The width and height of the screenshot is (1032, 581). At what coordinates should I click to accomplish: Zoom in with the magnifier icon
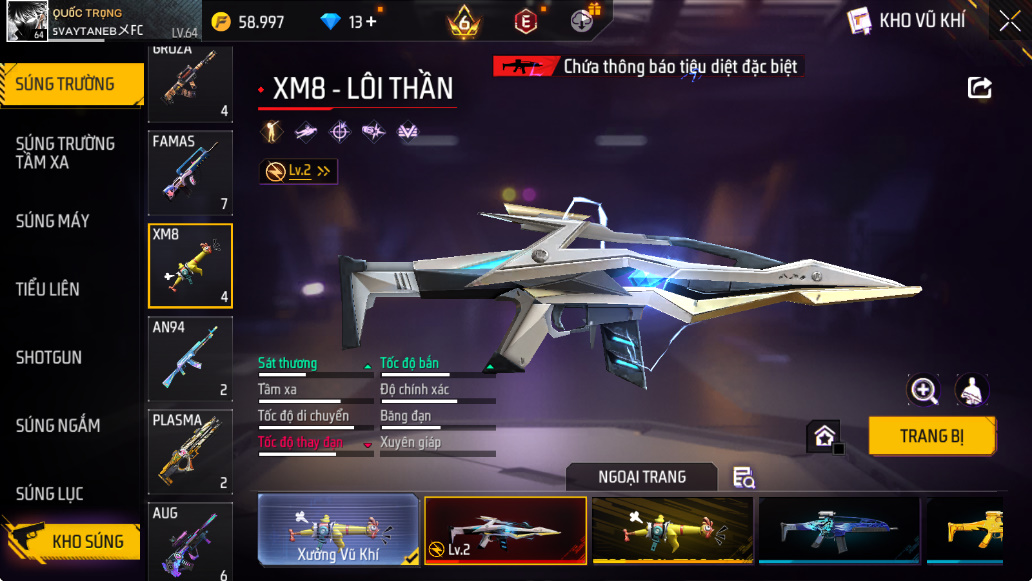pos(923,390)
